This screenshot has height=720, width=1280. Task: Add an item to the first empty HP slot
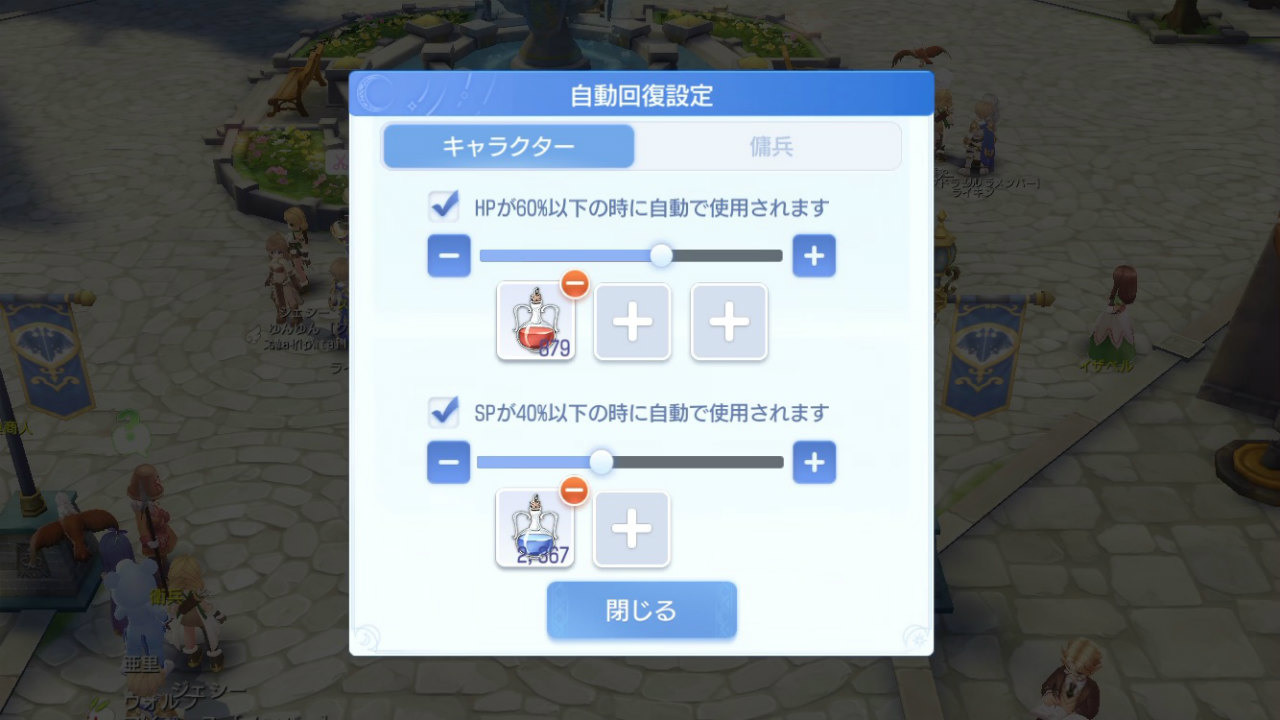(x=632, y=322)
